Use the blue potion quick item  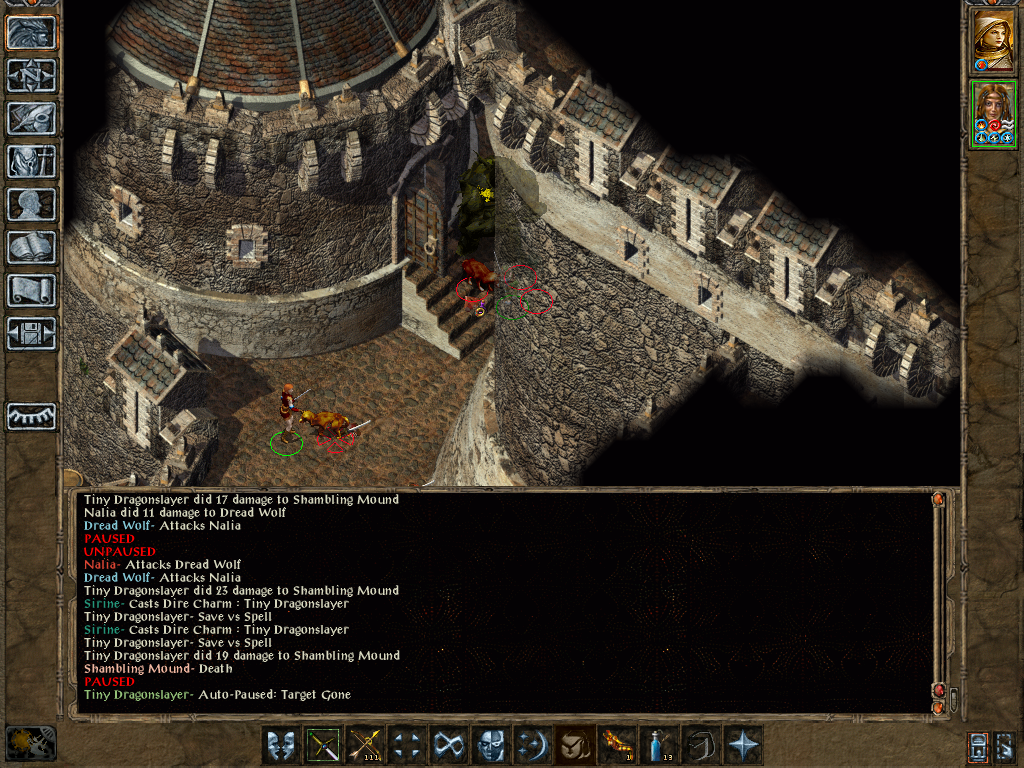658,745
